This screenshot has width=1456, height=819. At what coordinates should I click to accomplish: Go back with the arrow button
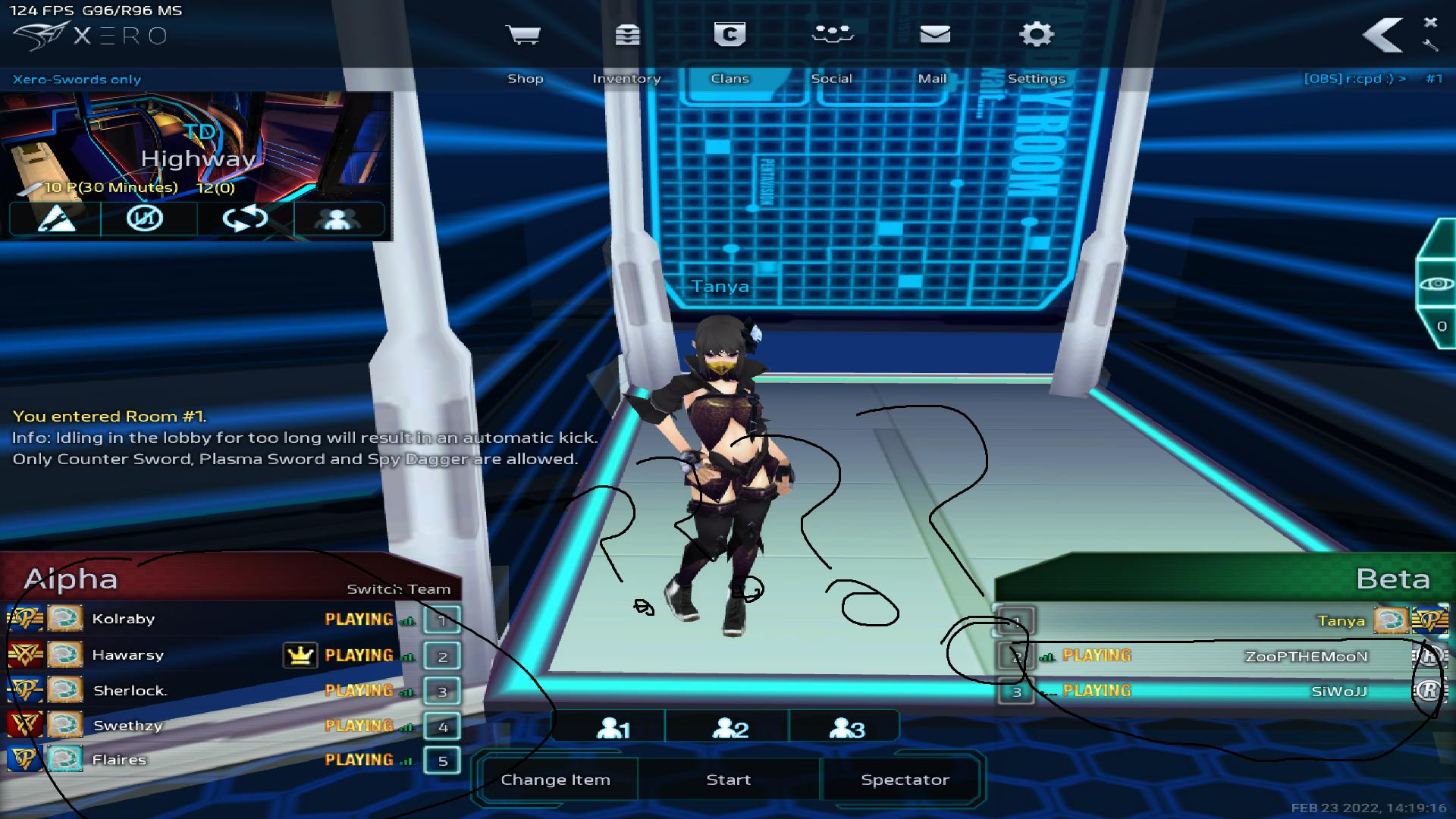click(x=1382, y=36)
